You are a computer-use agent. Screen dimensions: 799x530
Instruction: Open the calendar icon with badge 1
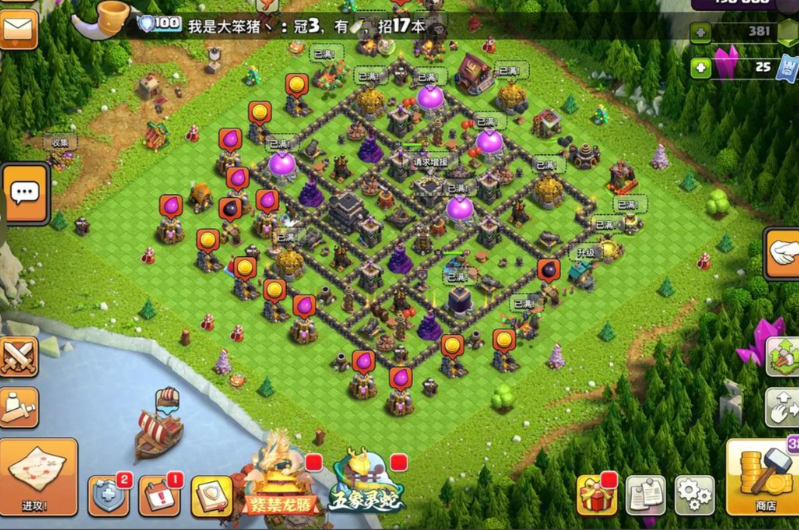(160, 495)
